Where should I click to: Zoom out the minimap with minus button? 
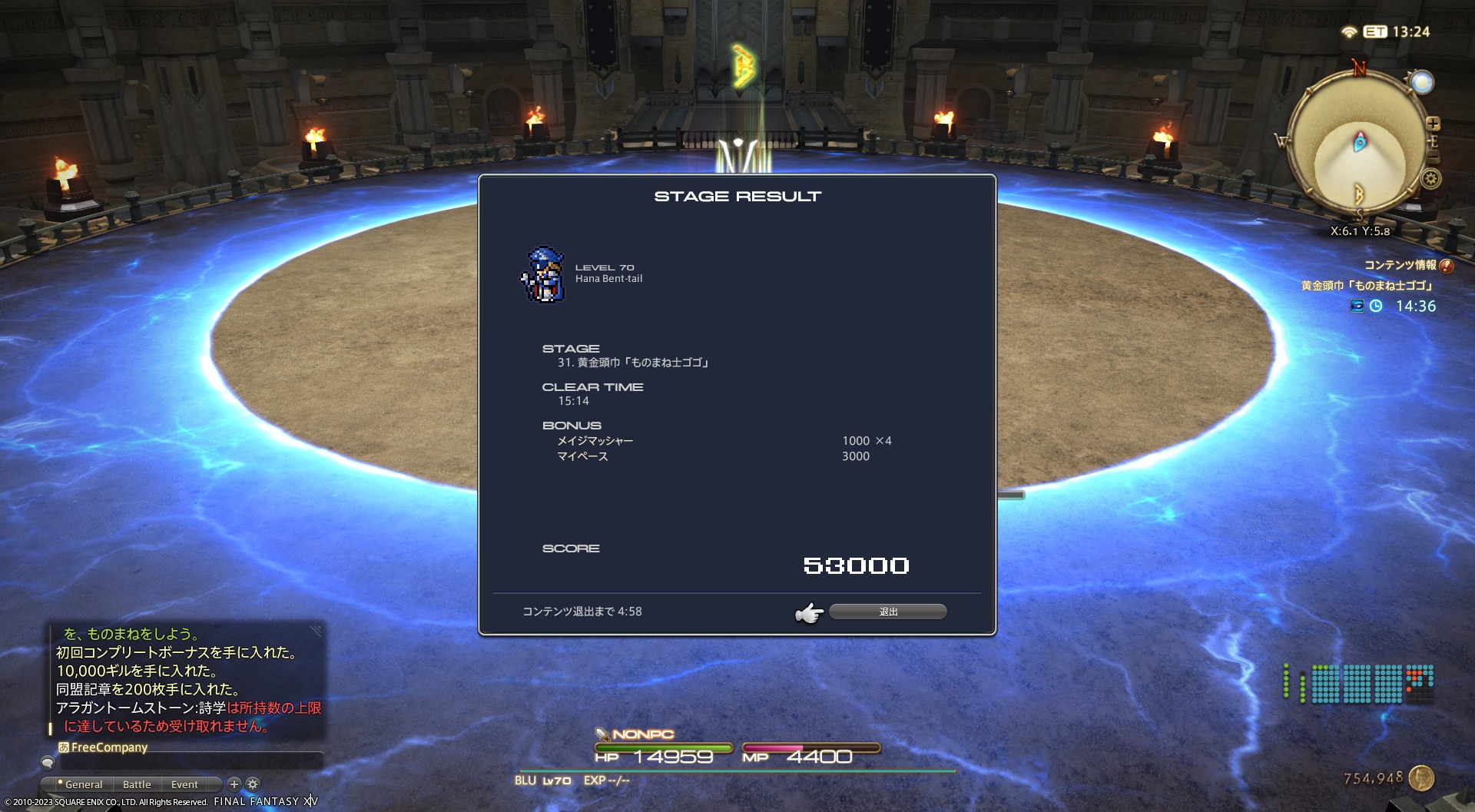[1434, 157]
